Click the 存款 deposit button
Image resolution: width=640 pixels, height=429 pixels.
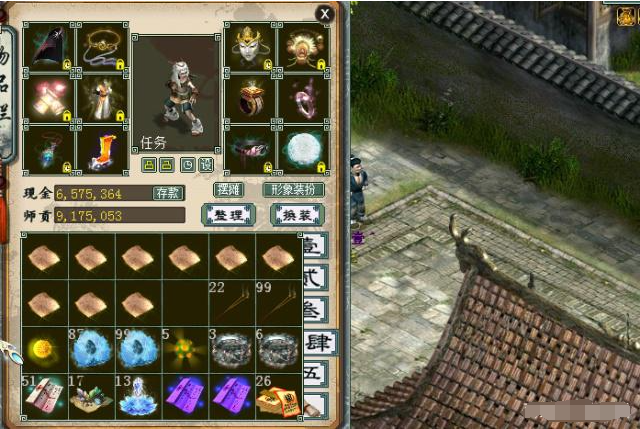tap(168, 193)
